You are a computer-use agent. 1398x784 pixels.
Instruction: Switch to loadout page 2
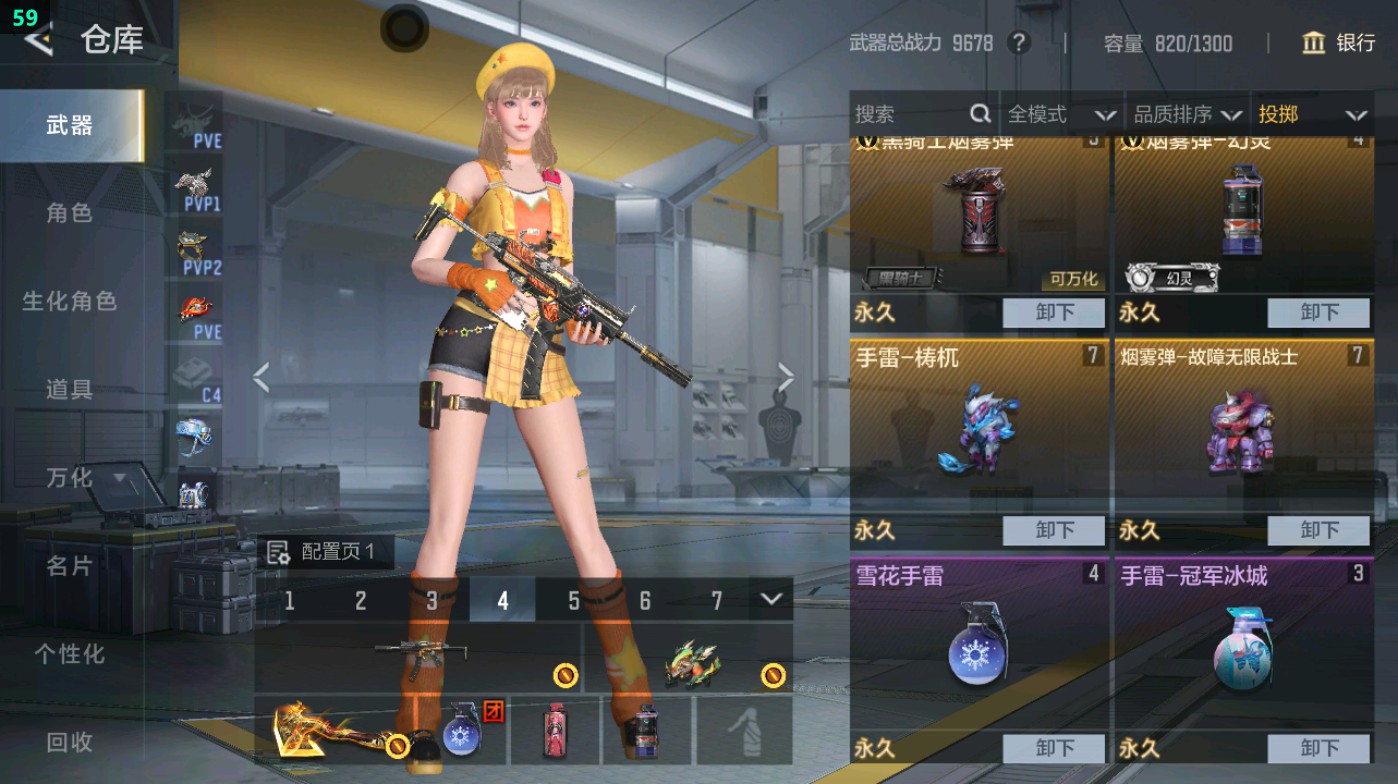coord(361,599)
